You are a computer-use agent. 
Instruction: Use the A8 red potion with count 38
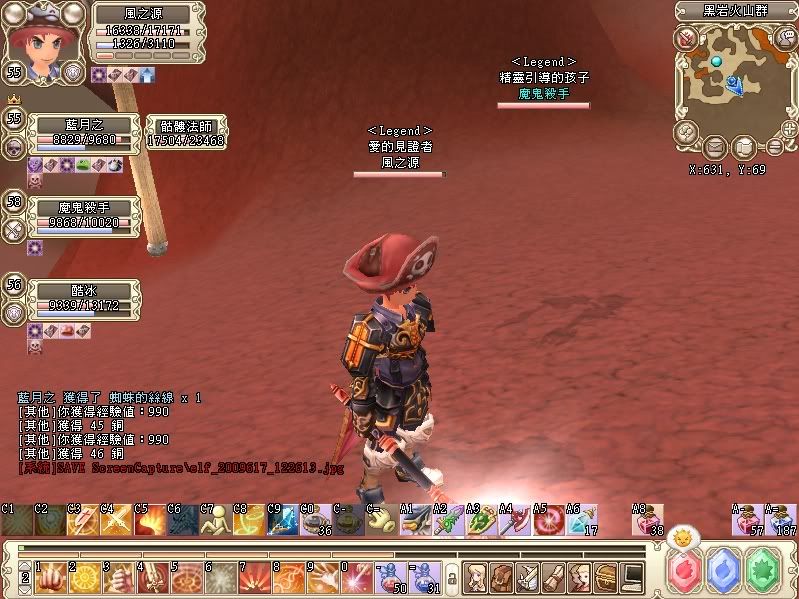648,520
